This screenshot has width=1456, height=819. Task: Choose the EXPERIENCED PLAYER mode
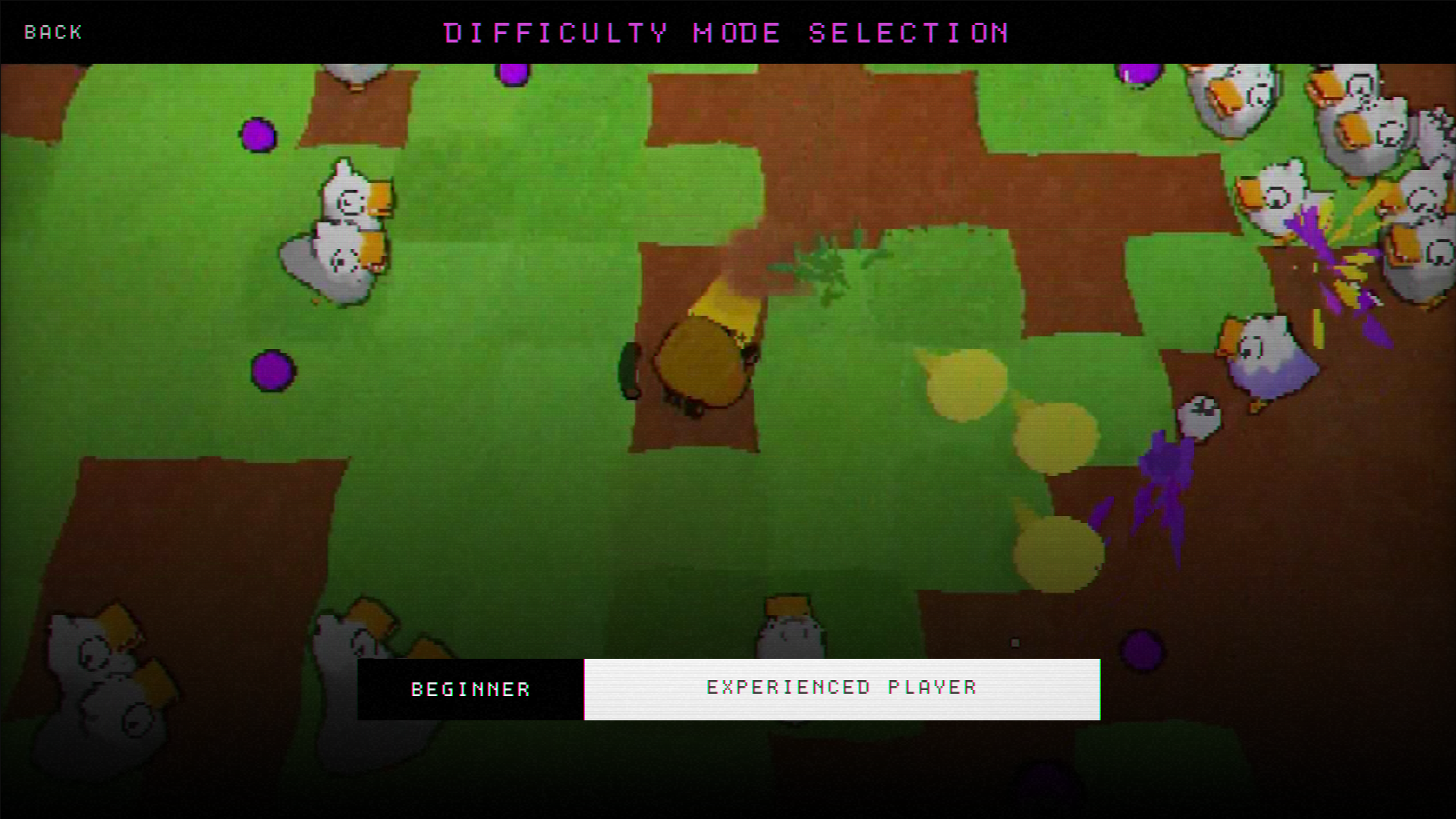[x=841, y=687]
